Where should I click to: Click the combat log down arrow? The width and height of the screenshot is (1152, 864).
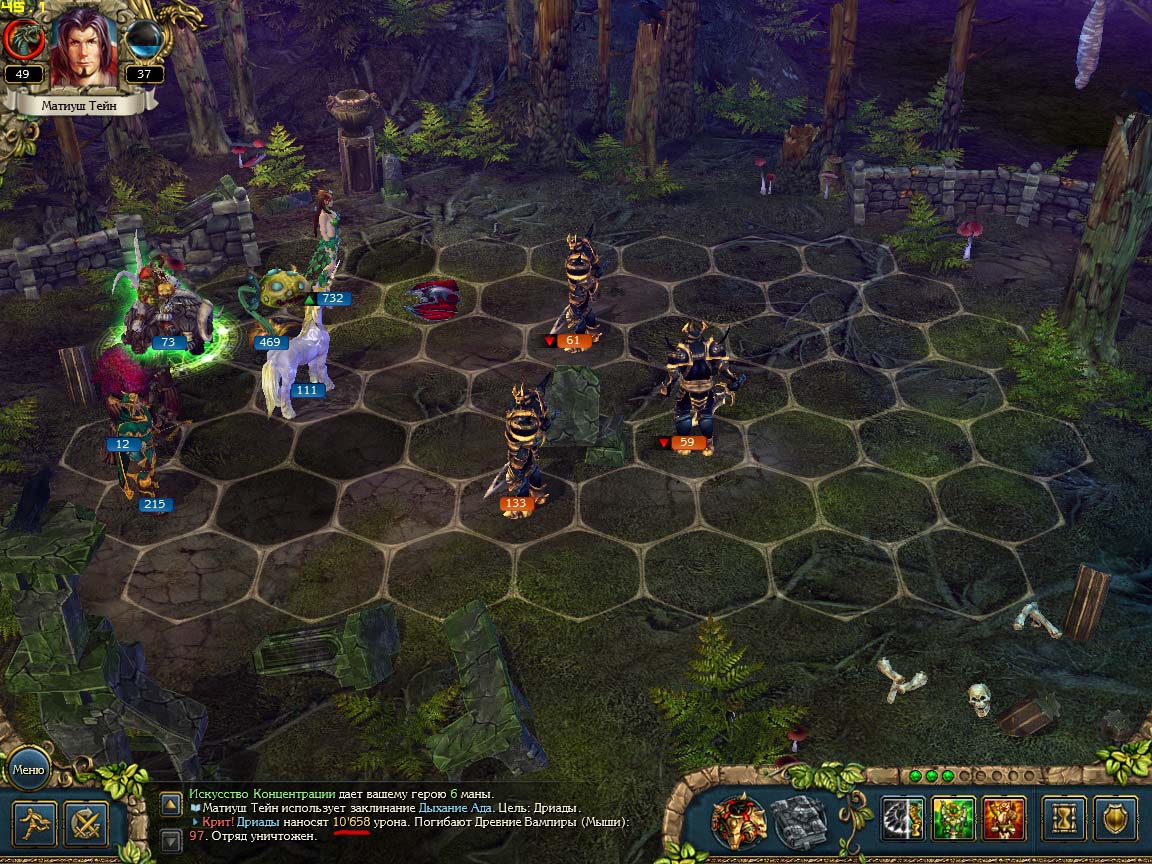coord(171,837)
